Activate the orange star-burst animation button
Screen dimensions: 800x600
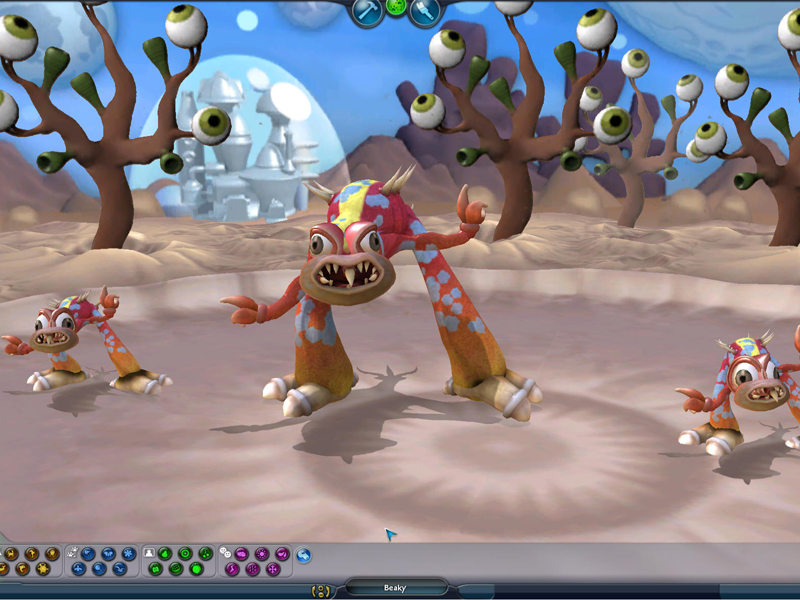tap(43, 569)
